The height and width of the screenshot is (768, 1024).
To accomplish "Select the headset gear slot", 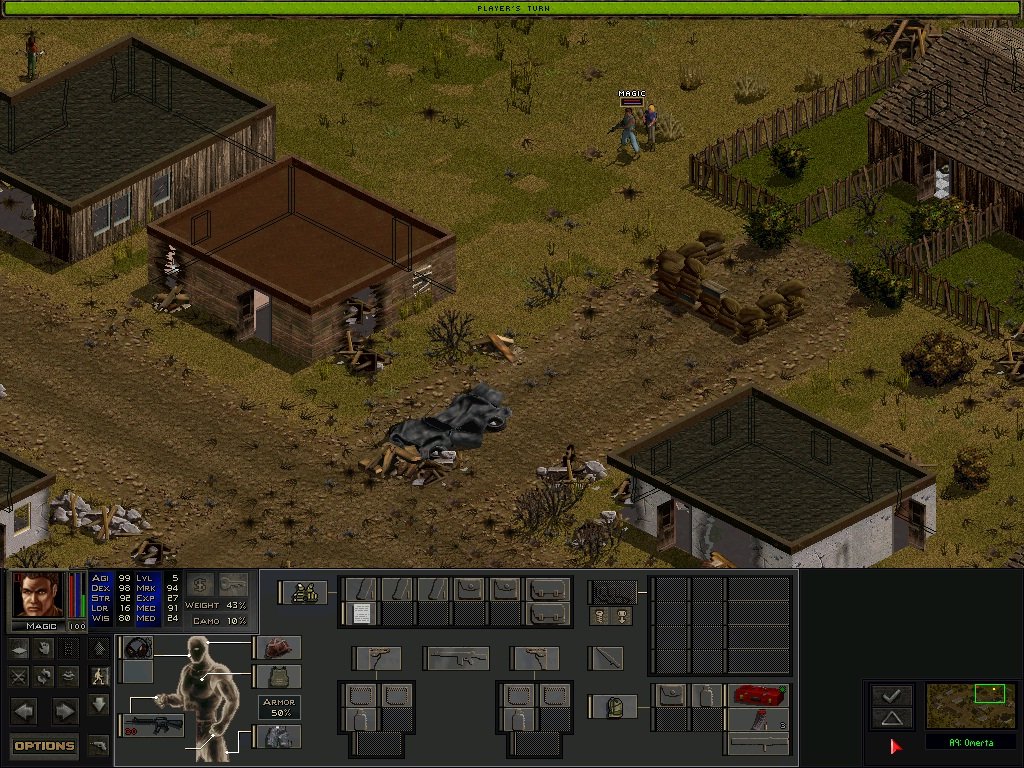I will pyautogui.click(x=137, y=647).
